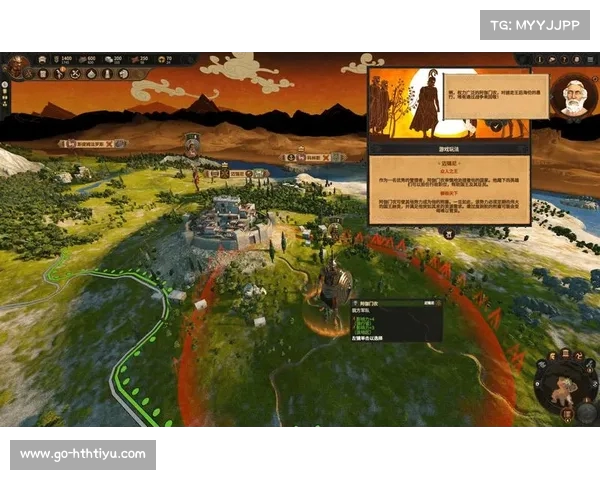Open the scroll icon in the top bar
Image resolution: width=600 pixels, height=480 pixels.
click(x=43, y=74)
